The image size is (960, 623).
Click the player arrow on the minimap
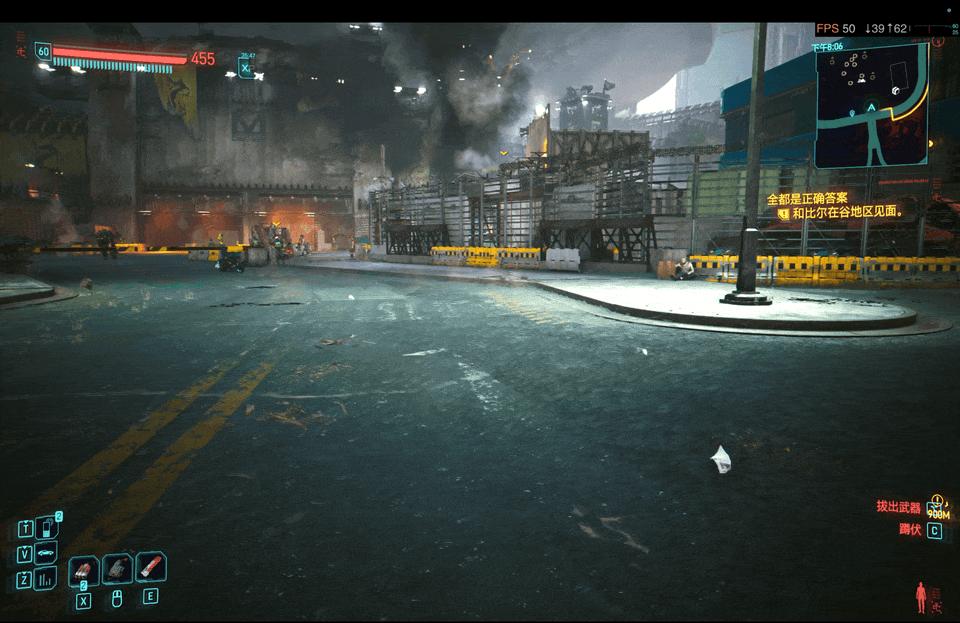(871, 107)
